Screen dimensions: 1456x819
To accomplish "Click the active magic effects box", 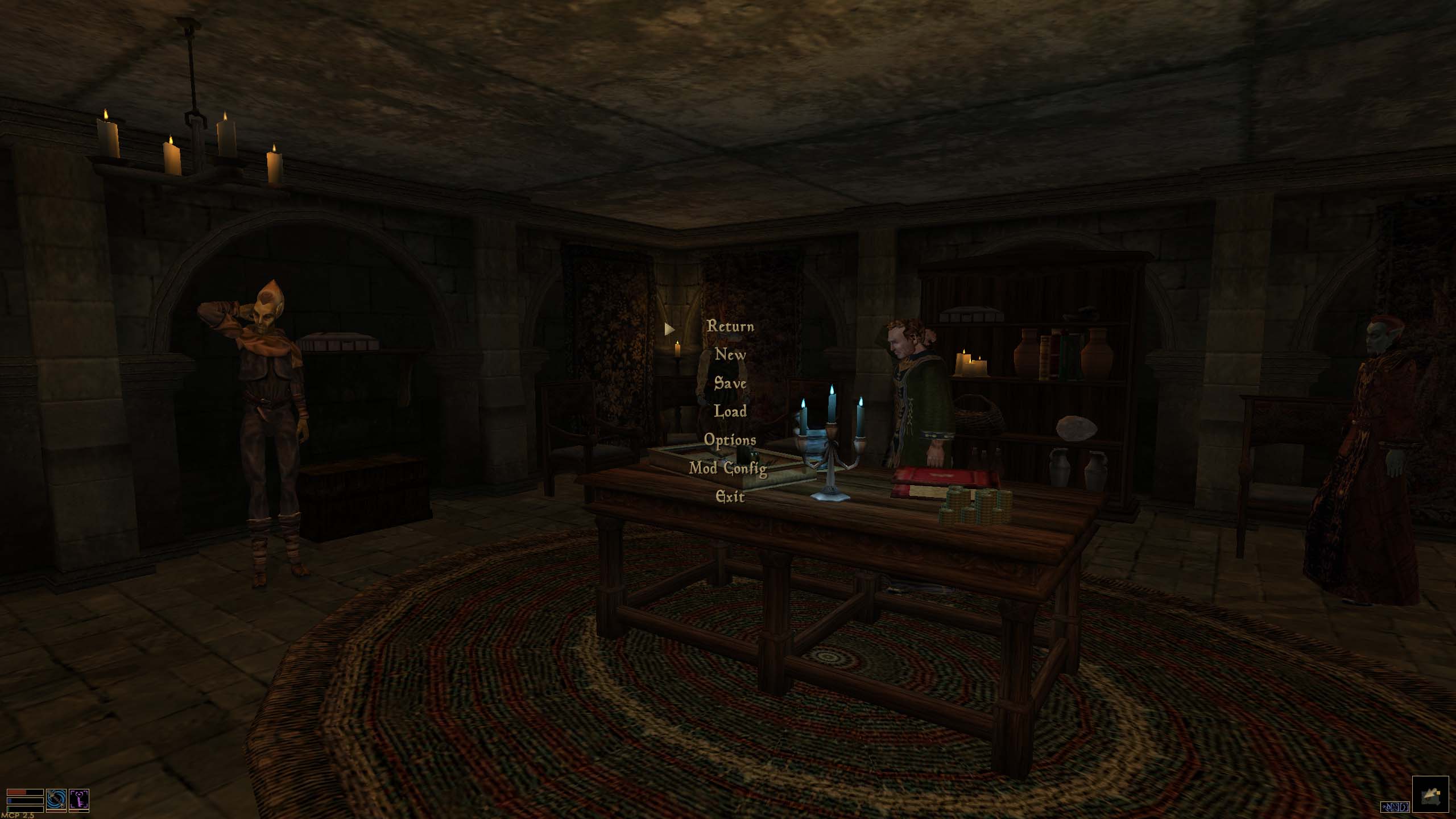I will 1395,806.
